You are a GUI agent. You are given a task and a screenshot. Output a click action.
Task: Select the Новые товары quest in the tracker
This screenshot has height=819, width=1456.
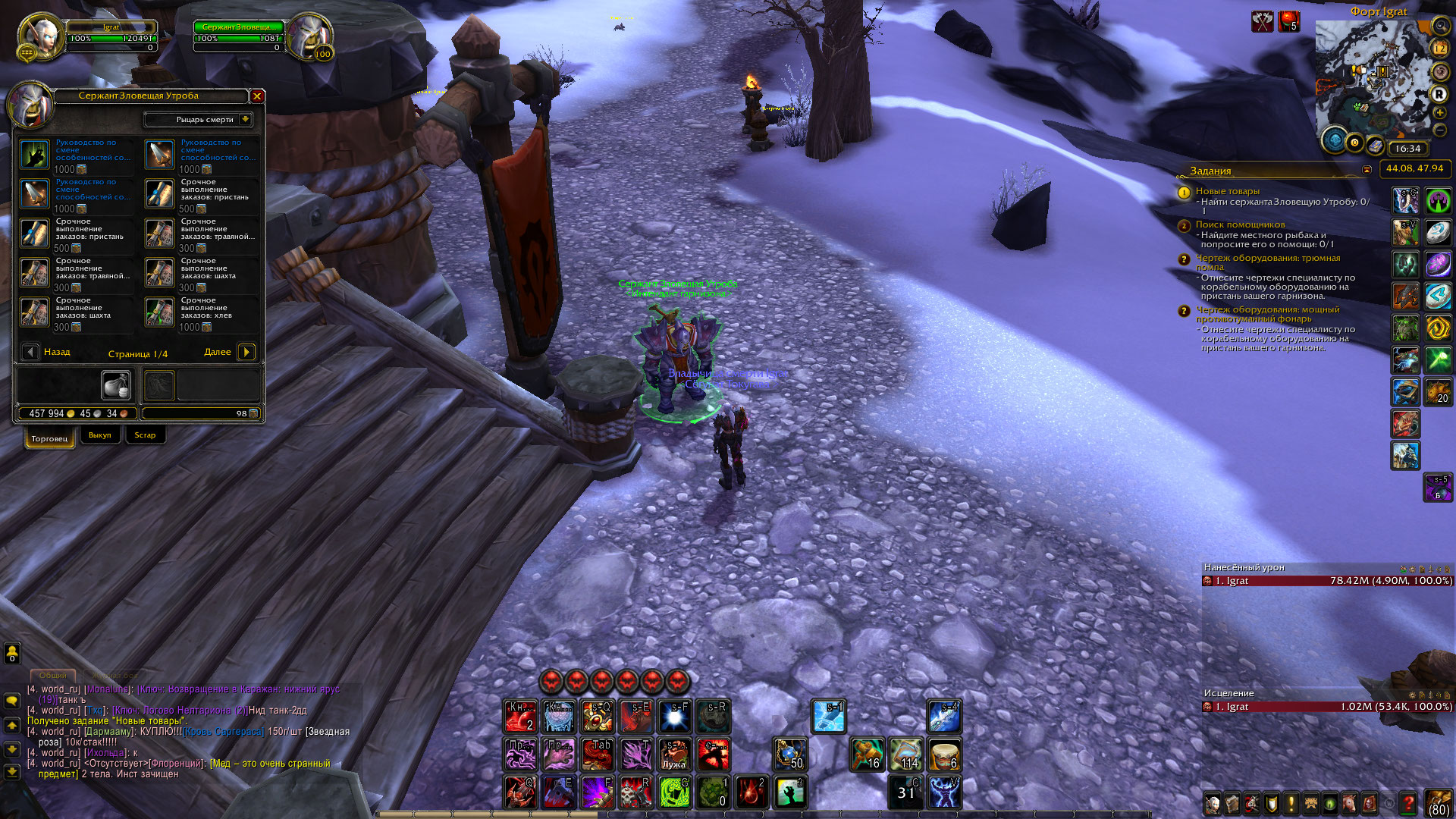pyautogui.click(x=1227, y=191)
